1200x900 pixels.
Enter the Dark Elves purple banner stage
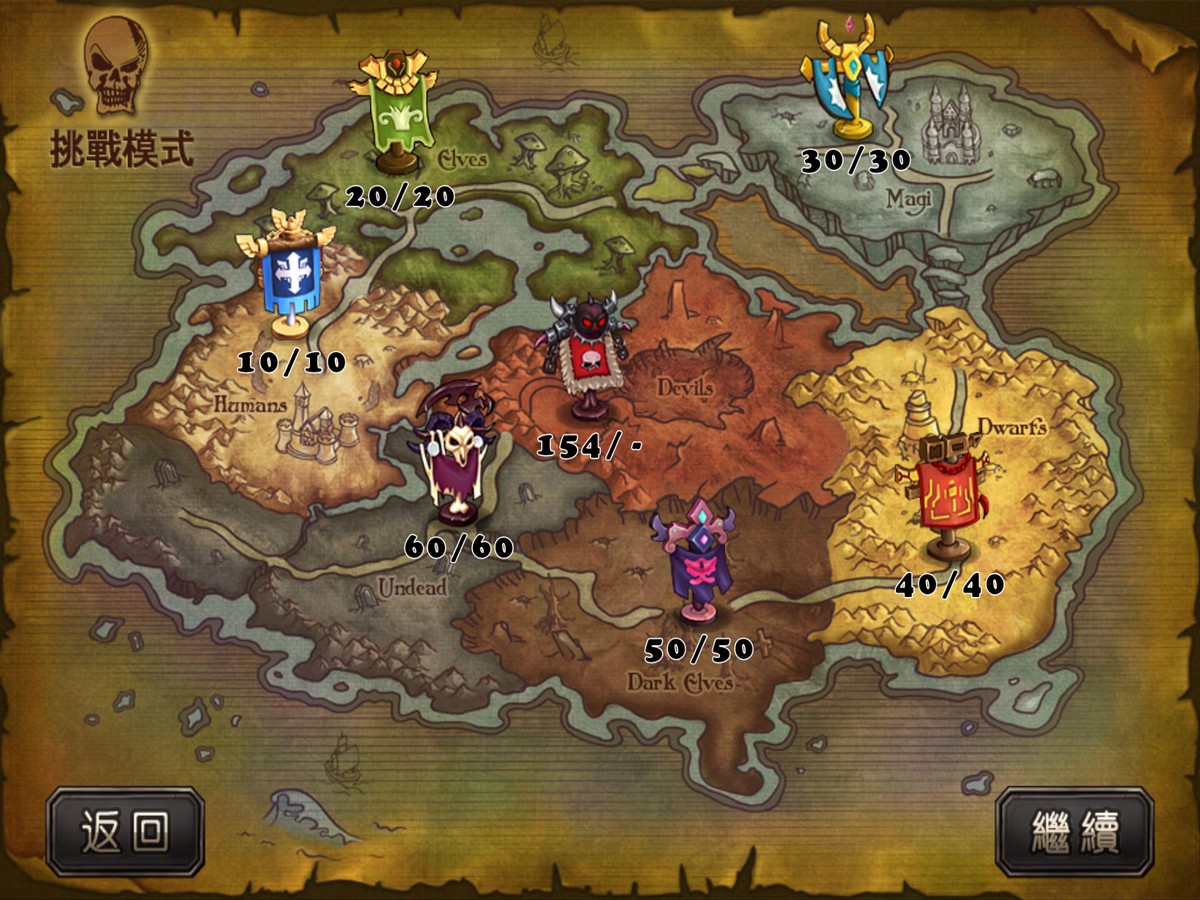tap(692, 562)
